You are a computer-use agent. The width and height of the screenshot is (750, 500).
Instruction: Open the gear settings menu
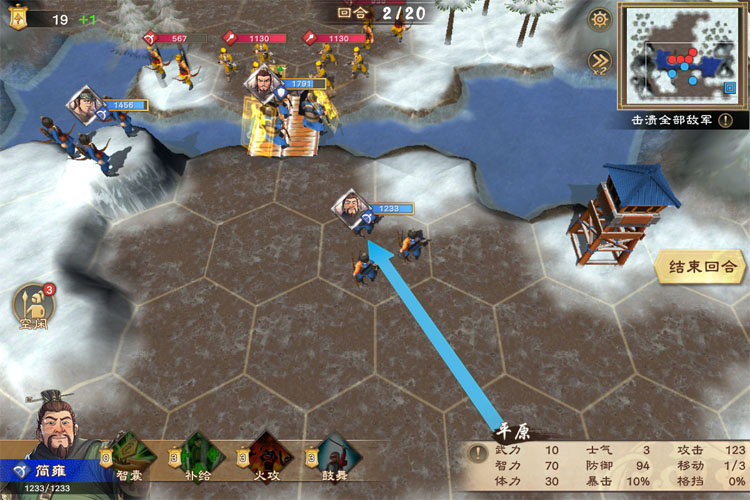(599, 19)
